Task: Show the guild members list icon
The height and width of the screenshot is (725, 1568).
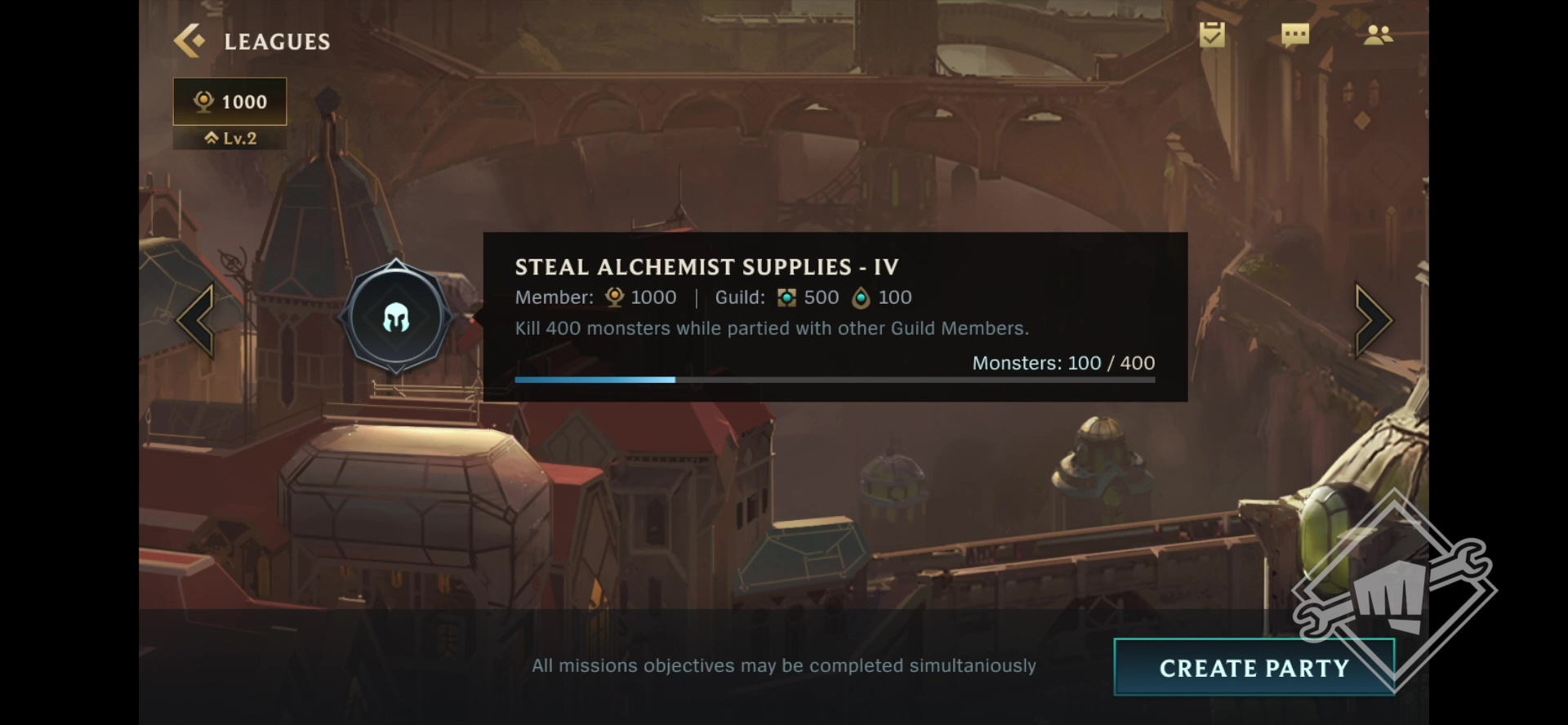Action: pos(1378,34)
